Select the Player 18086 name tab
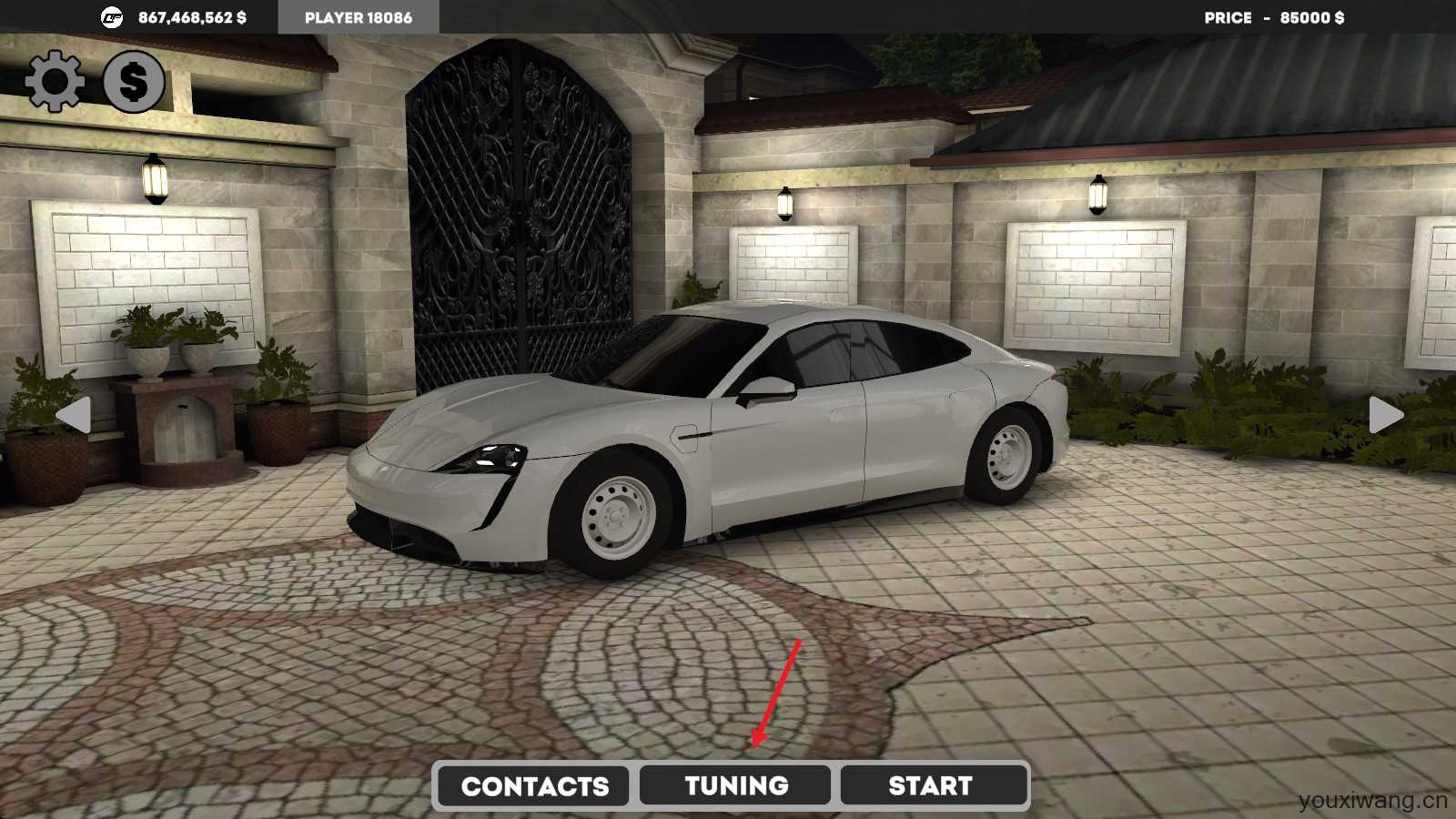This screenshot has width=1456, height=819. point(359,17)
